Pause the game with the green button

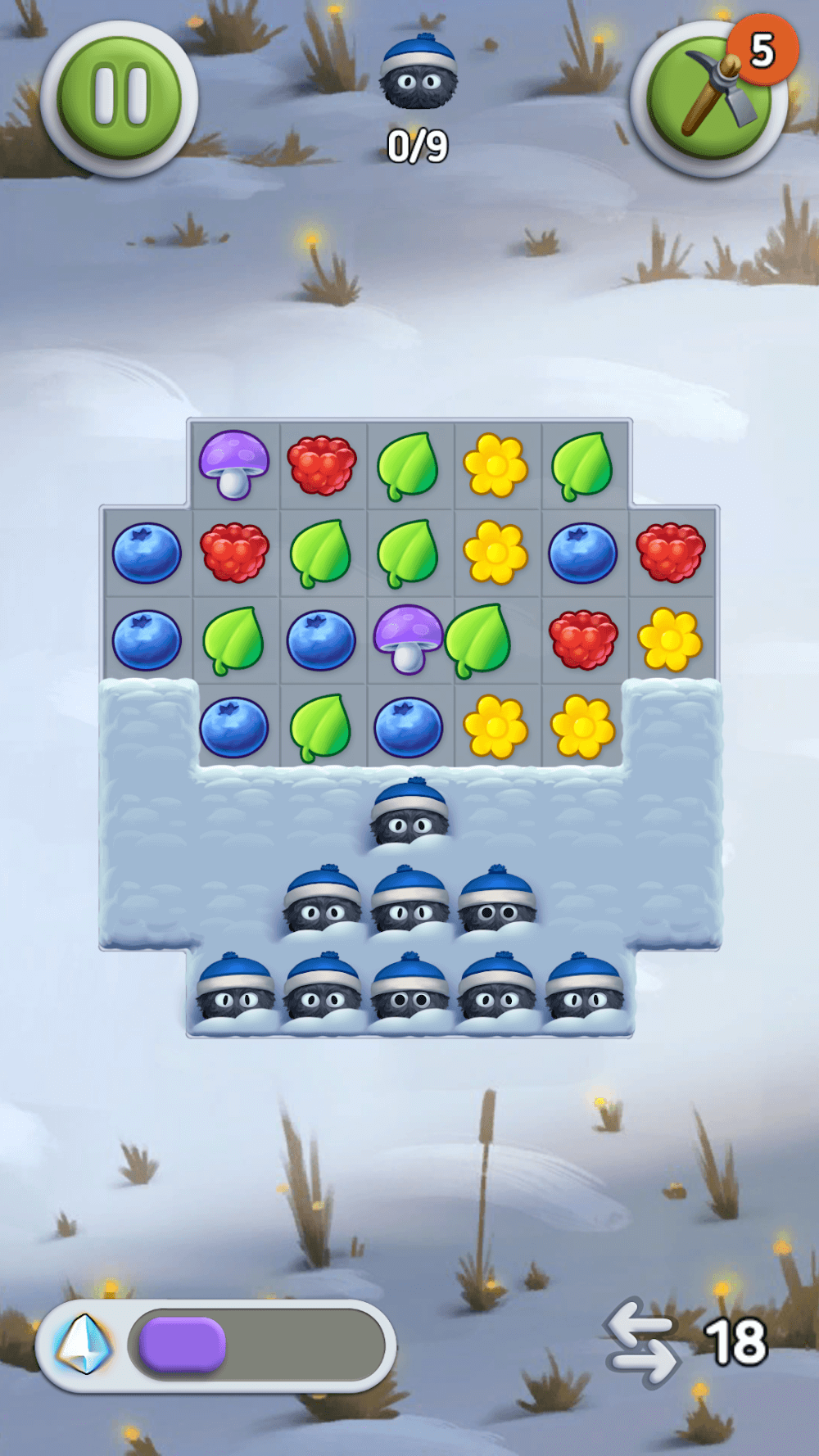pyautogui.click(x=120, y=98)
